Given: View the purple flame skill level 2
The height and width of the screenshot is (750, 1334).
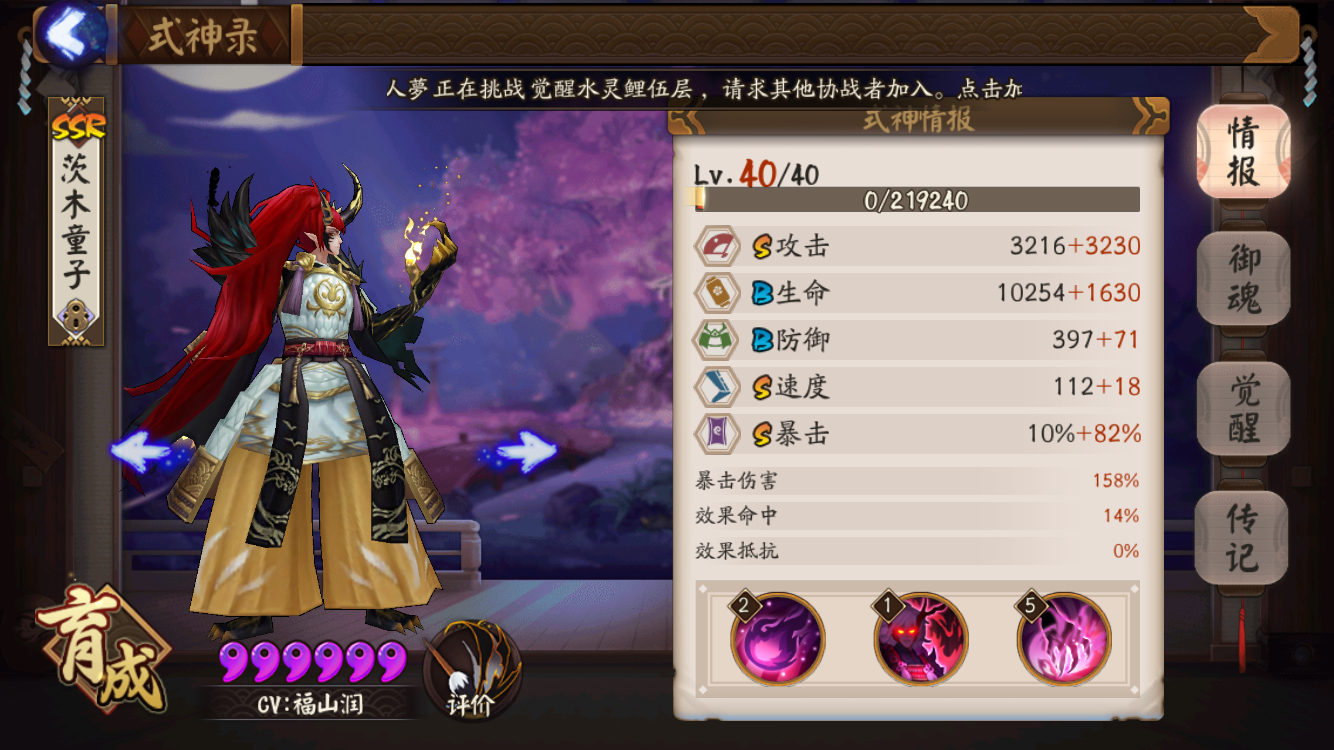Looking at the screenshot, I should click(778, 639).
